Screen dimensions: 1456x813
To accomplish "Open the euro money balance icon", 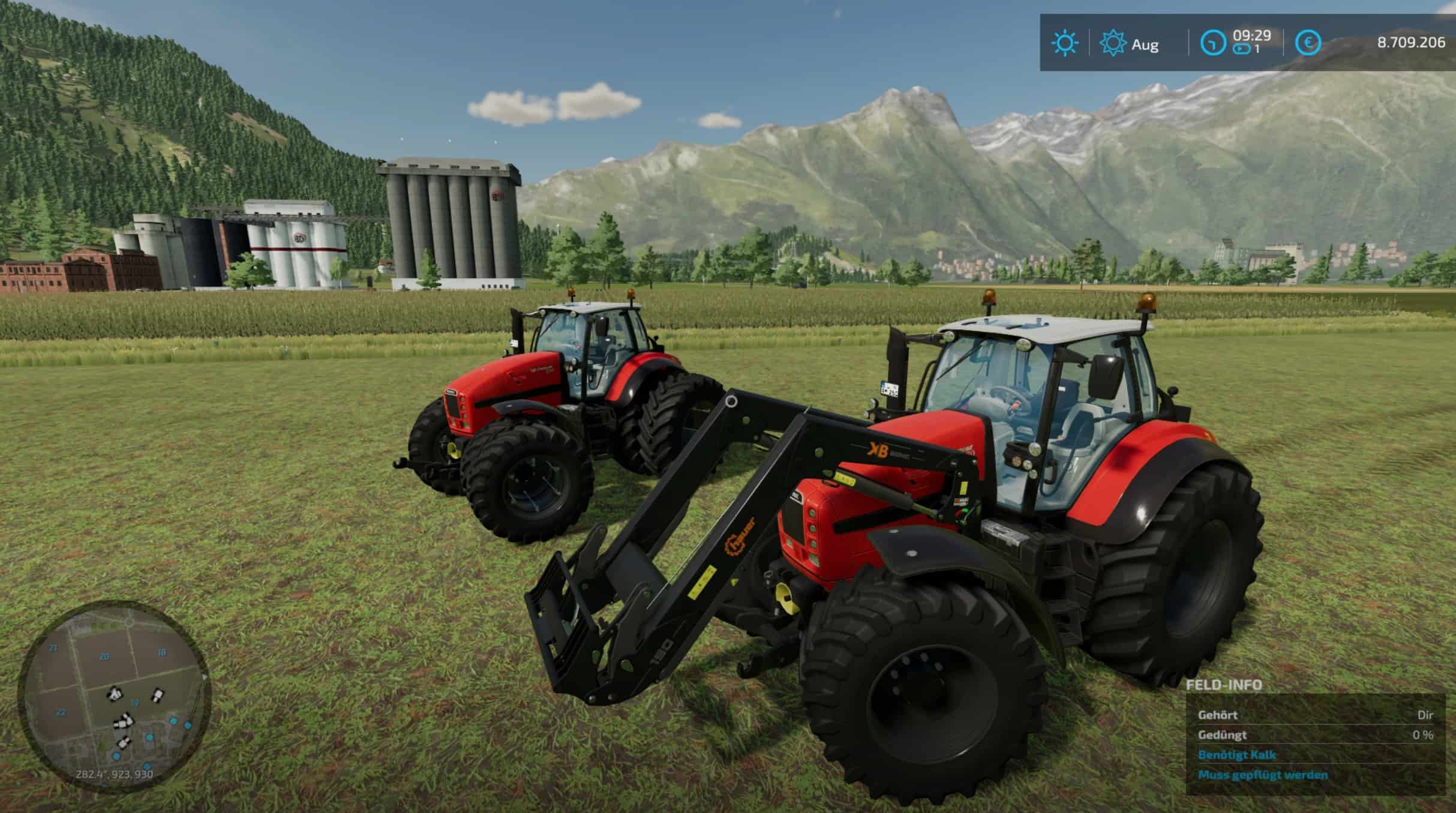I will (x=1308, y=43).
